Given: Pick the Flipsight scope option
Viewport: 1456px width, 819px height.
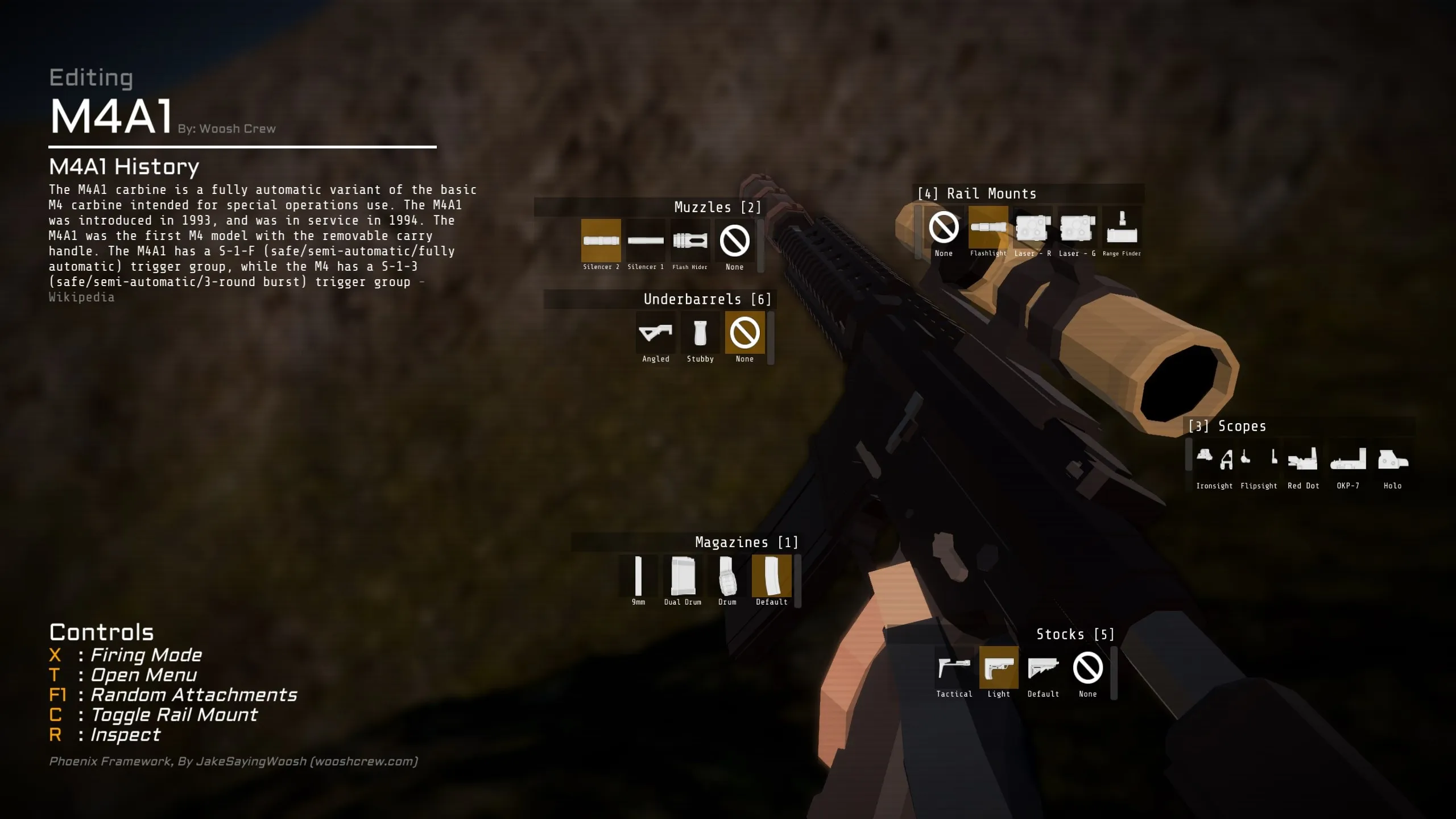Looking at the screenshot, I should pyautogui.click(x=1259, y=460).
